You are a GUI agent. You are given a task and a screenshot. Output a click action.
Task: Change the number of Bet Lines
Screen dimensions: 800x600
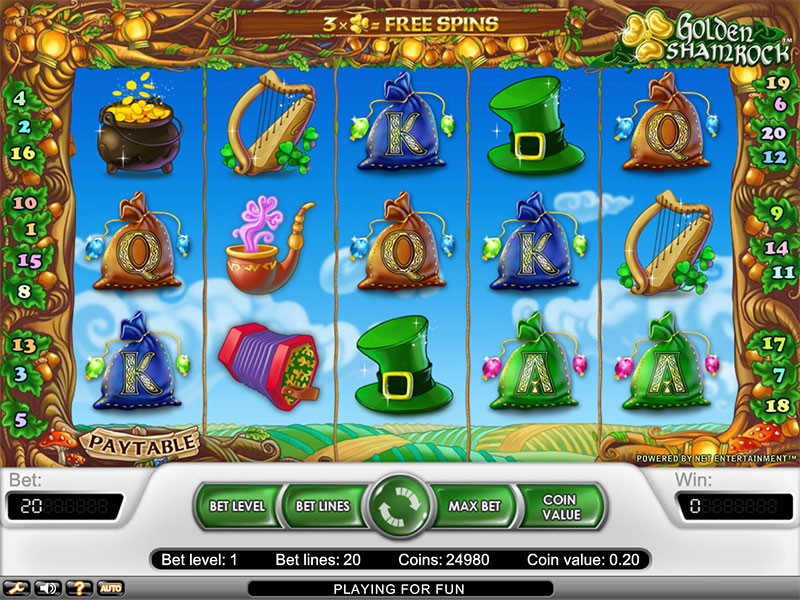[x=322, y=506]
